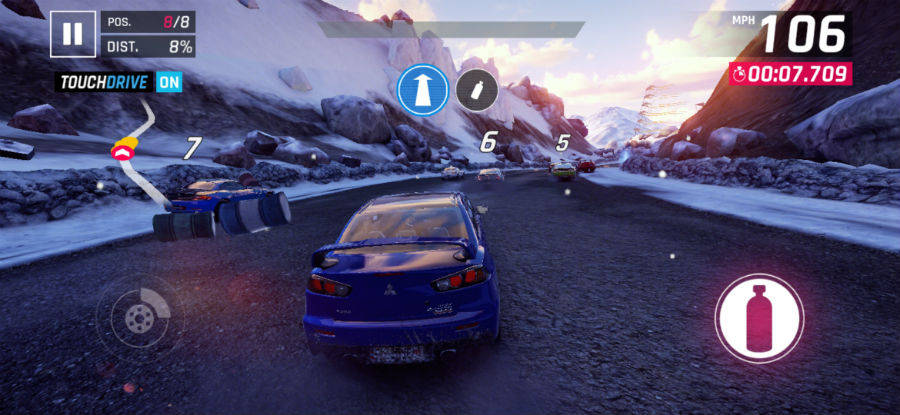The image size is (900, 415).
Task: Choose the blue straight arrow route icon
Action: coord(421,90)
